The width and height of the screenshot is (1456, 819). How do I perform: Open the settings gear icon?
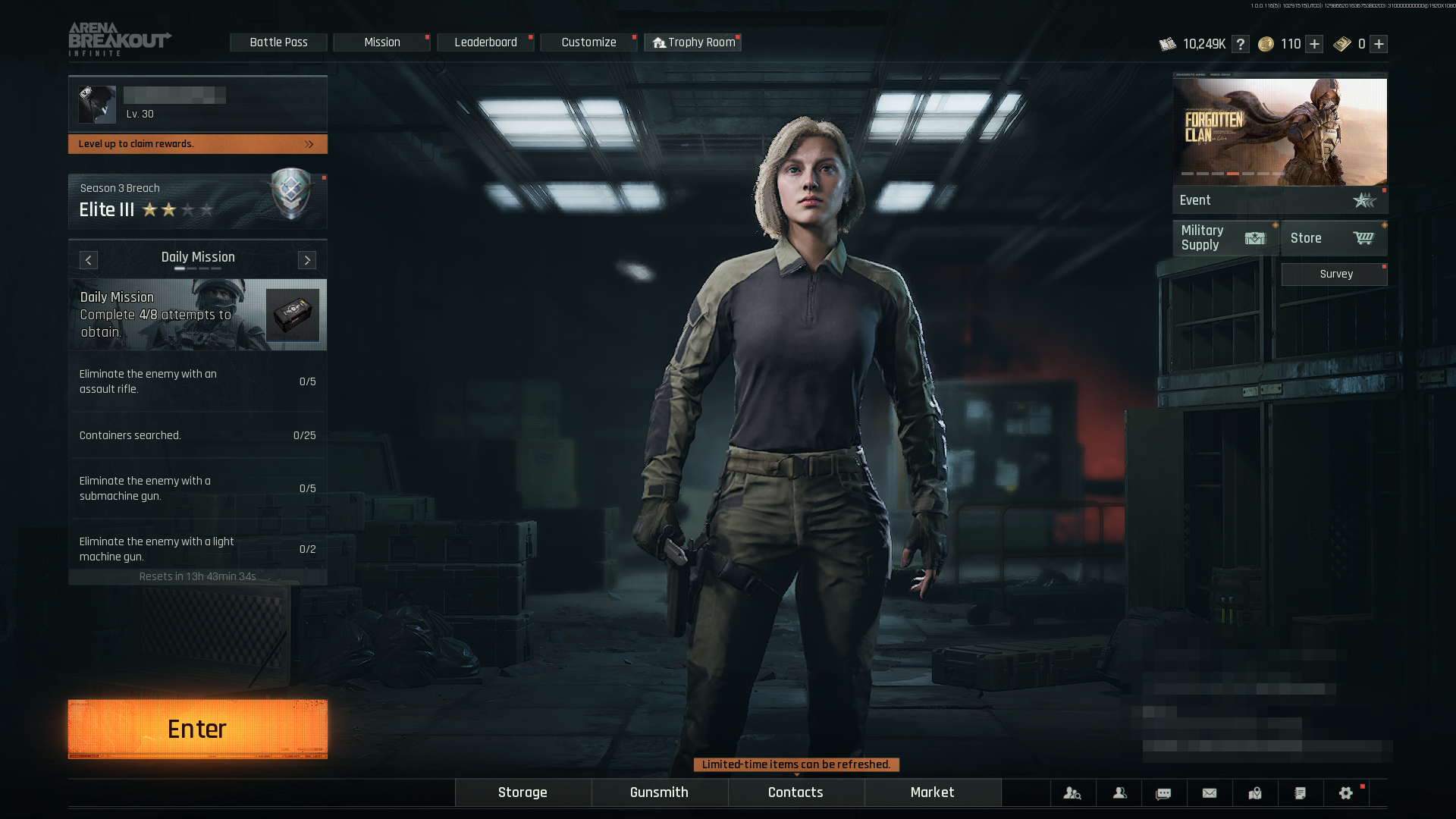click(x=1345, y=792)
